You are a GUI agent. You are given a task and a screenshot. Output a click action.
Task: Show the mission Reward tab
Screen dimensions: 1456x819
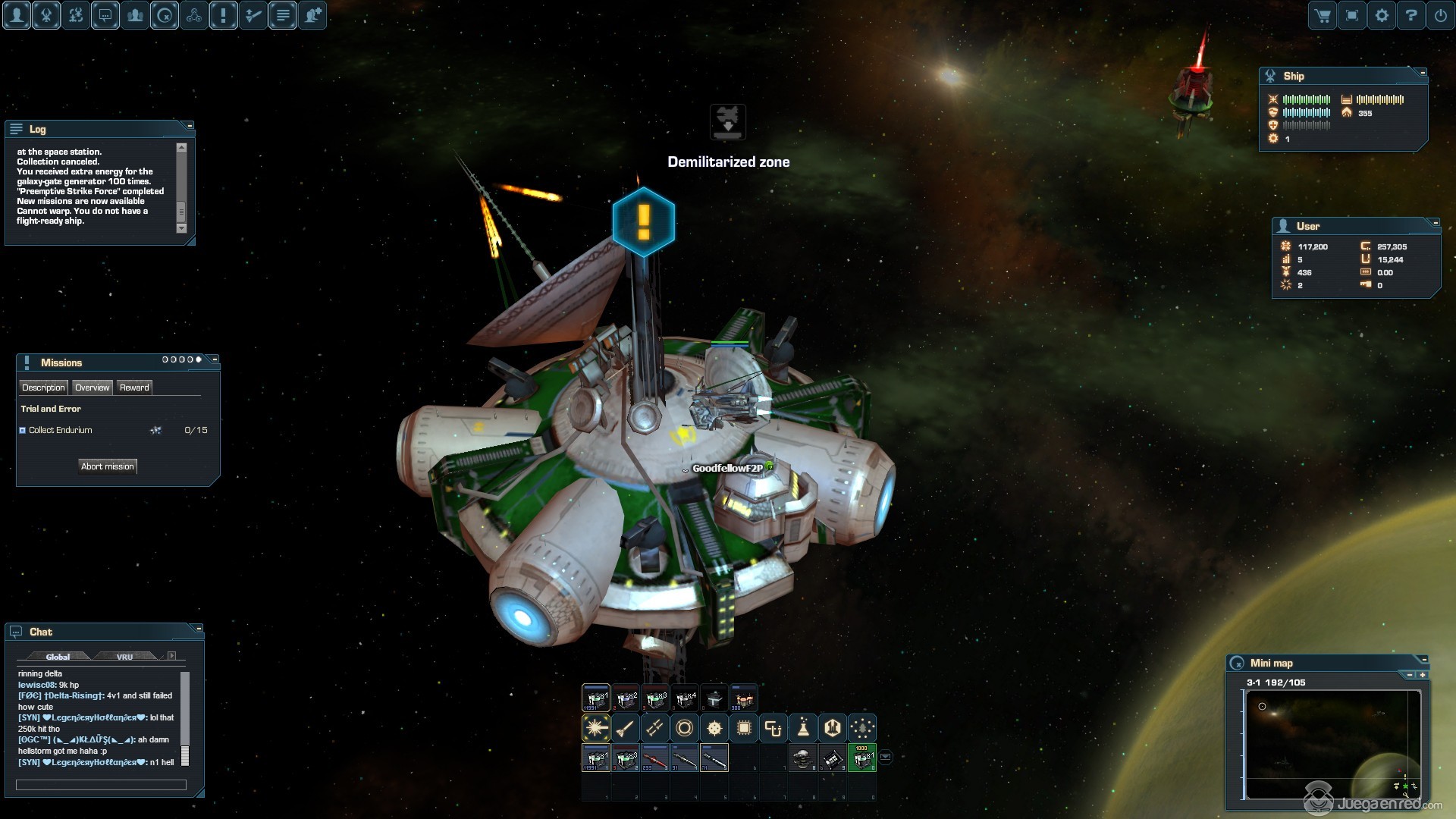[x=134, y=388]
